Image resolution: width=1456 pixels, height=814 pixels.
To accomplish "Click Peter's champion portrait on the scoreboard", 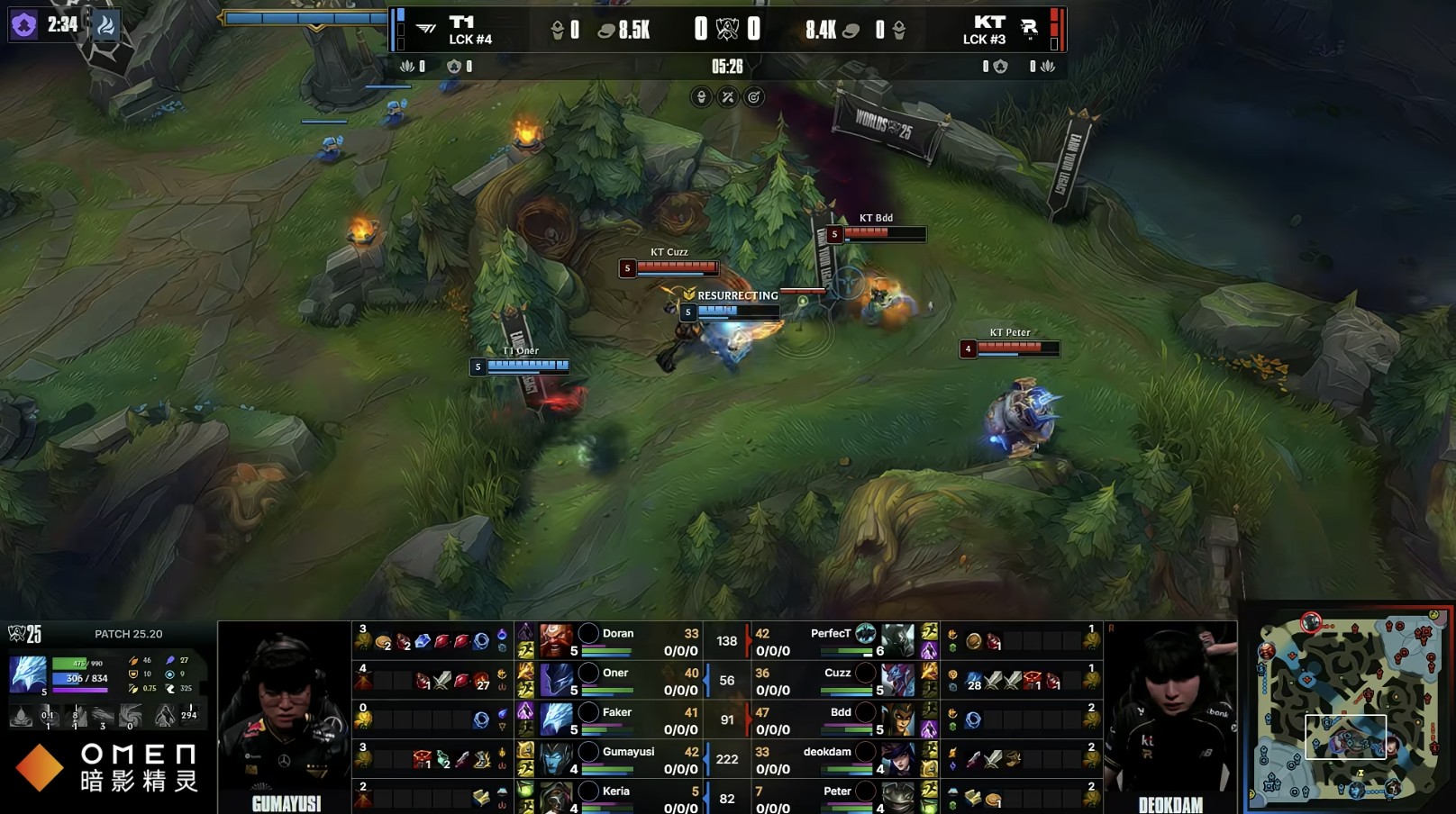I will 897,797.
